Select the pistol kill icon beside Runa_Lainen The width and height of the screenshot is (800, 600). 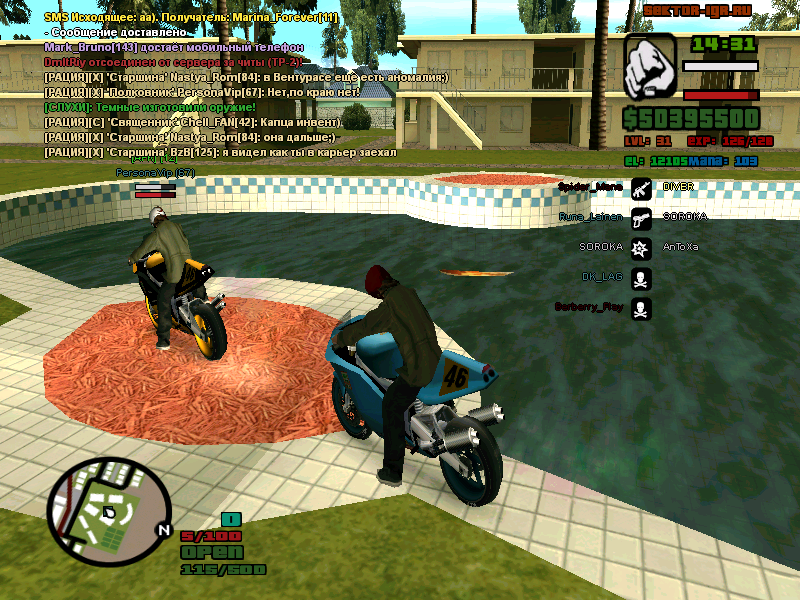pyautogui.click(x=641, y=217)
